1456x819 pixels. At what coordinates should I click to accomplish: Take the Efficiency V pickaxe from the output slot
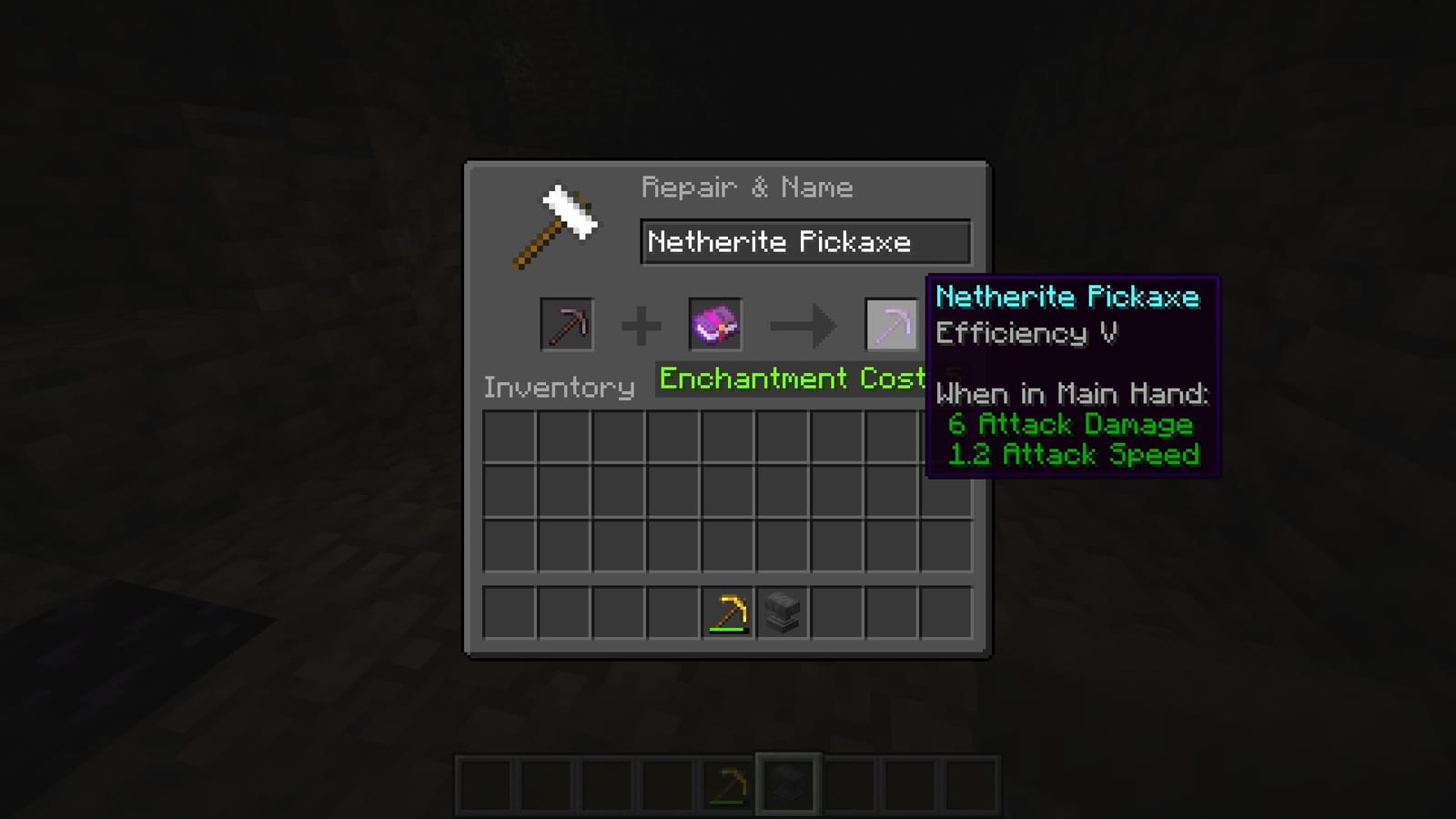(x=890, y=325)
